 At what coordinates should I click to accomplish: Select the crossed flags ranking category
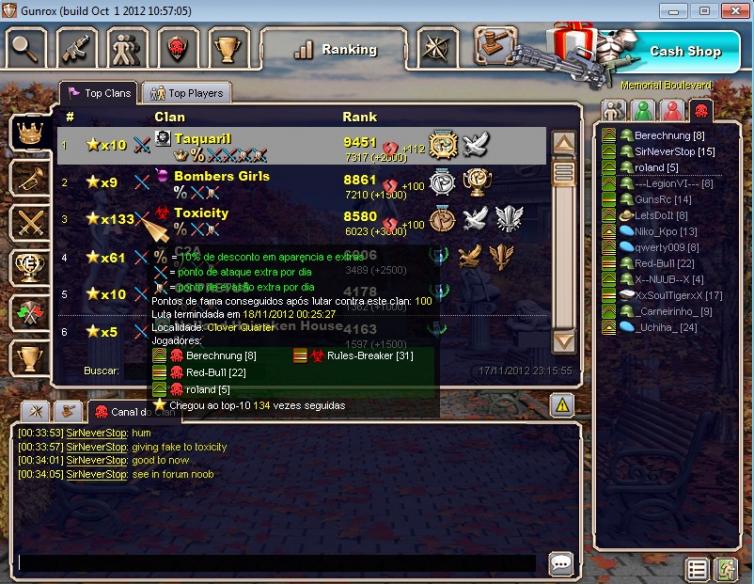pos(29,312)
